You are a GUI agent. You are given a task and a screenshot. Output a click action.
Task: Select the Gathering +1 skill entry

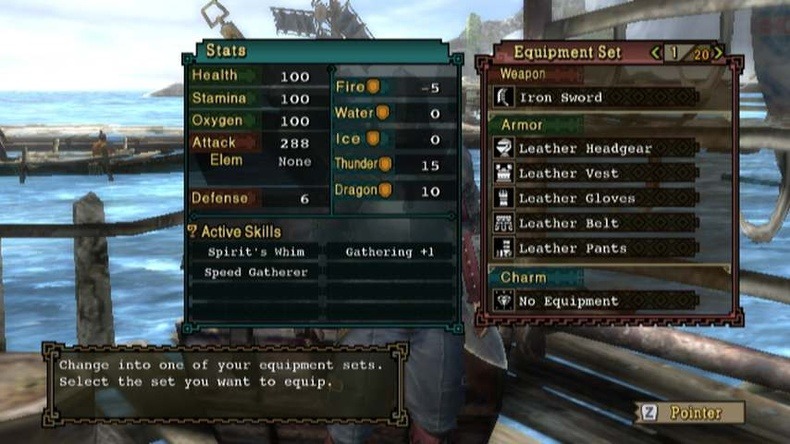click(x=390, y=252)
